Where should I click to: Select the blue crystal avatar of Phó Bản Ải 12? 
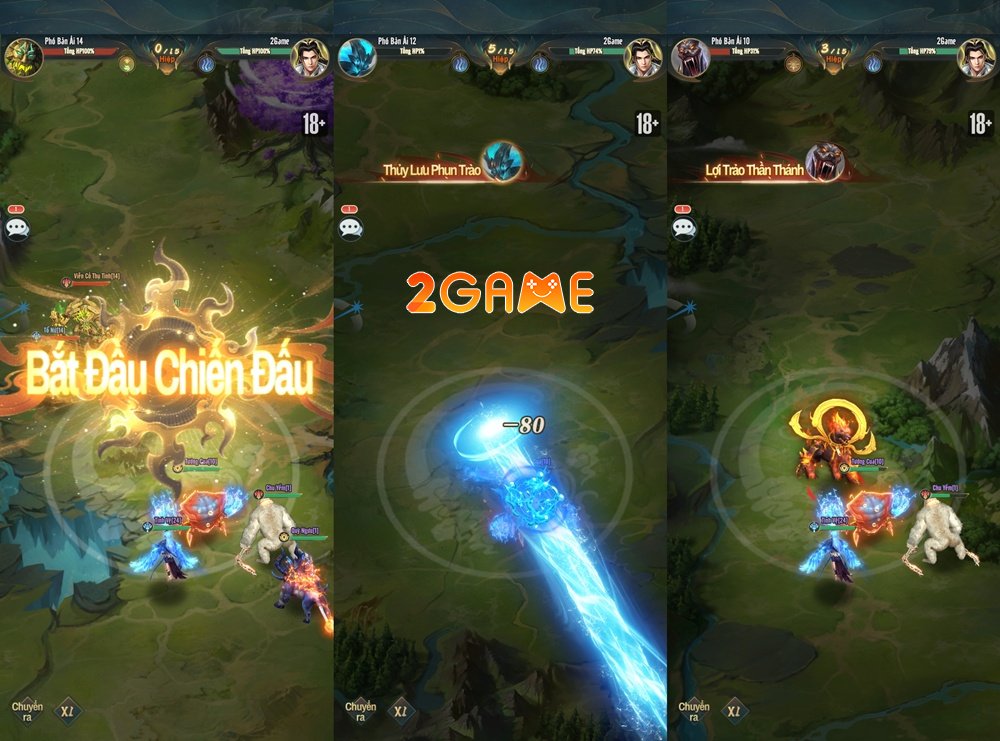(x=355, y=57)
